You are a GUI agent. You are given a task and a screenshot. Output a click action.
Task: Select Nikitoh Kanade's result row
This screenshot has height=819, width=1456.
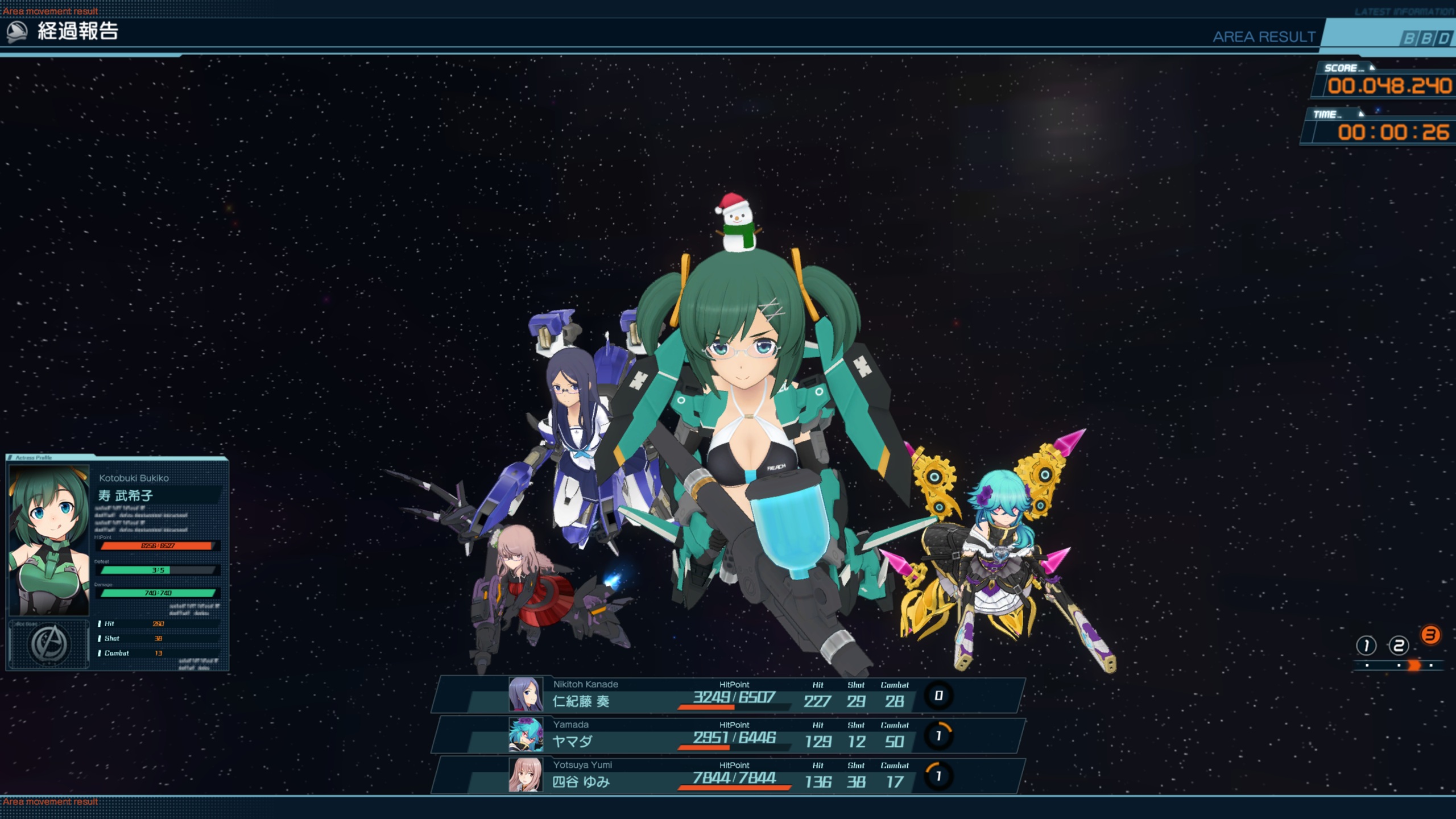(x=728, y=695)
